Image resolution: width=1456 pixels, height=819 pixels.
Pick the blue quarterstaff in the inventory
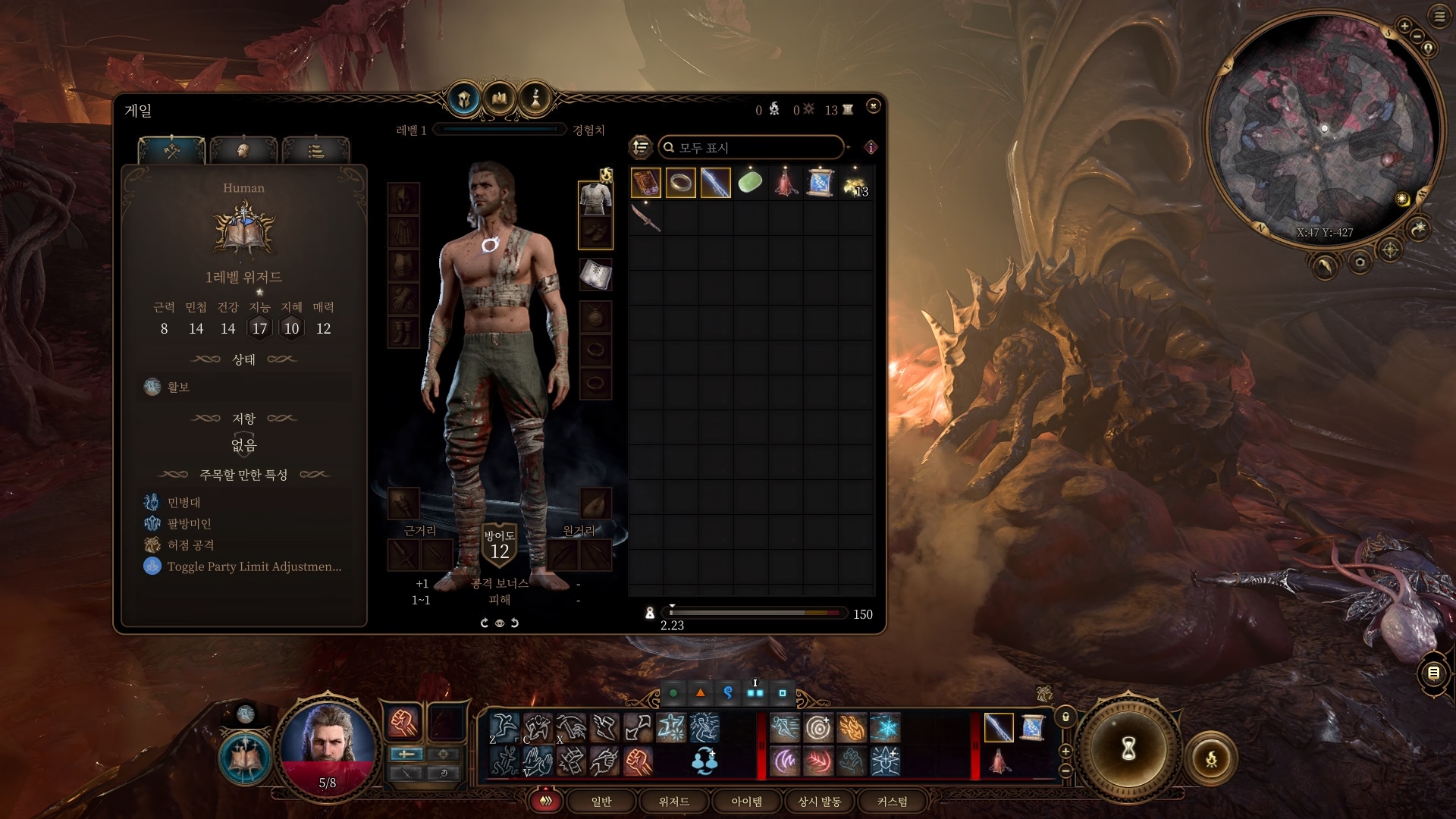coord(715,184)
